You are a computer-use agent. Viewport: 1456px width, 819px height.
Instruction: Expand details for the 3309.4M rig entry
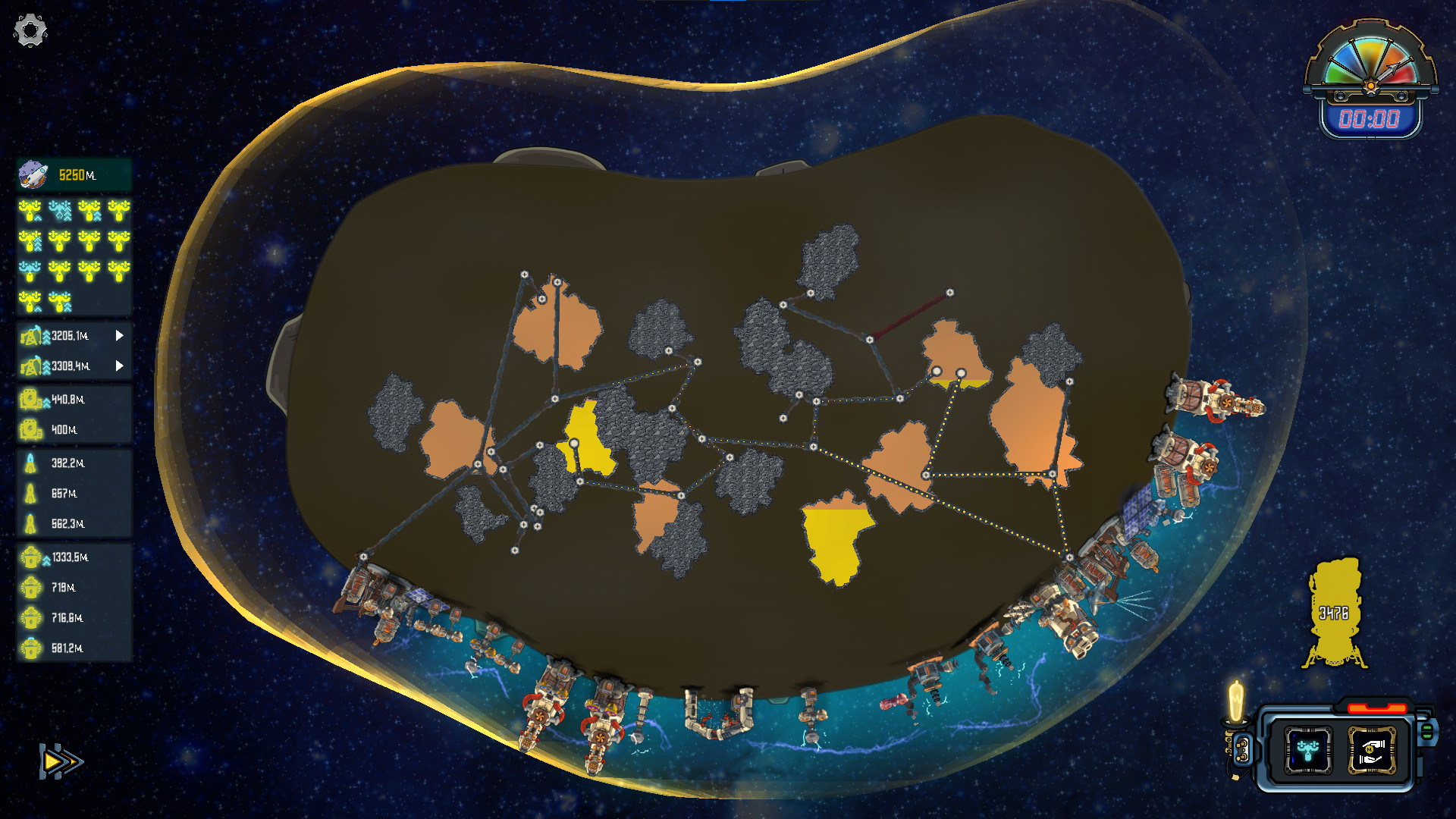[119, 365]
